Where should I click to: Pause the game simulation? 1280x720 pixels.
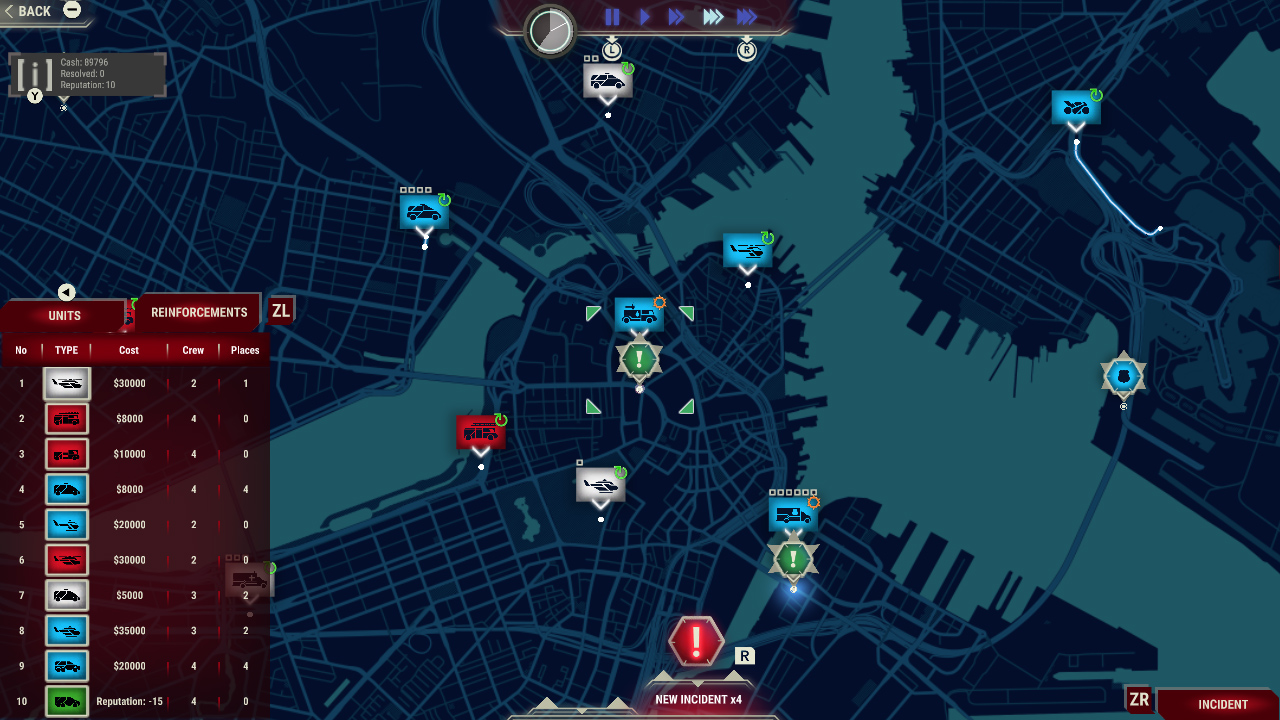point(611,17)
